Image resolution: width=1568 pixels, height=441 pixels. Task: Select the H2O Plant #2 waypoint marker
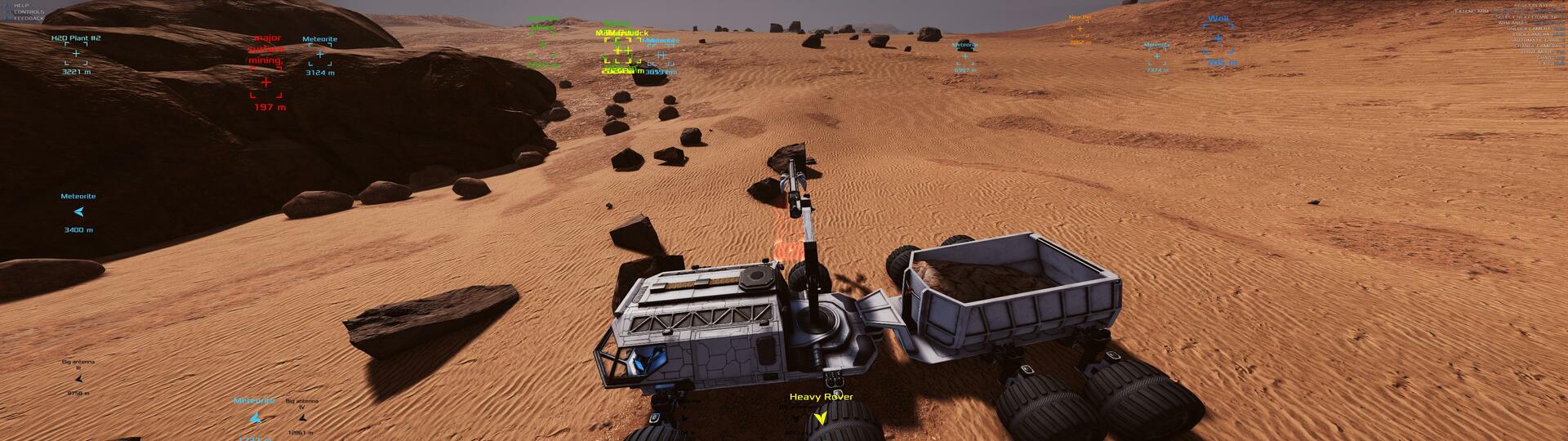76,54
